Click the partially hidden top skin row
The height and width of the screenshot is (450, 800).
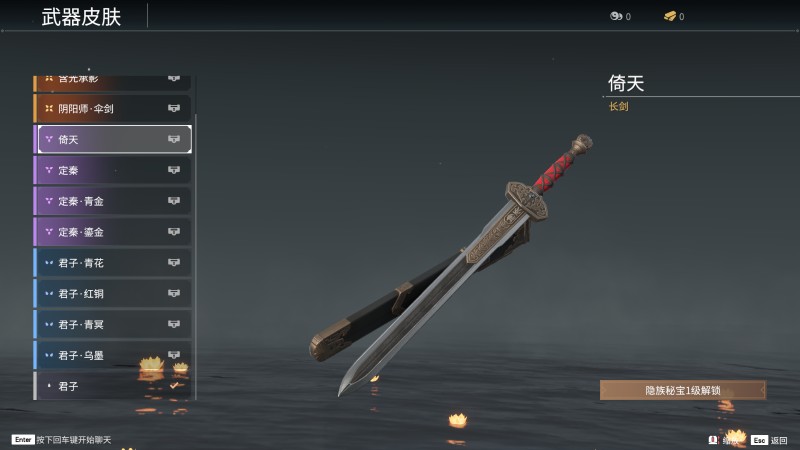[x=112, y=80]
